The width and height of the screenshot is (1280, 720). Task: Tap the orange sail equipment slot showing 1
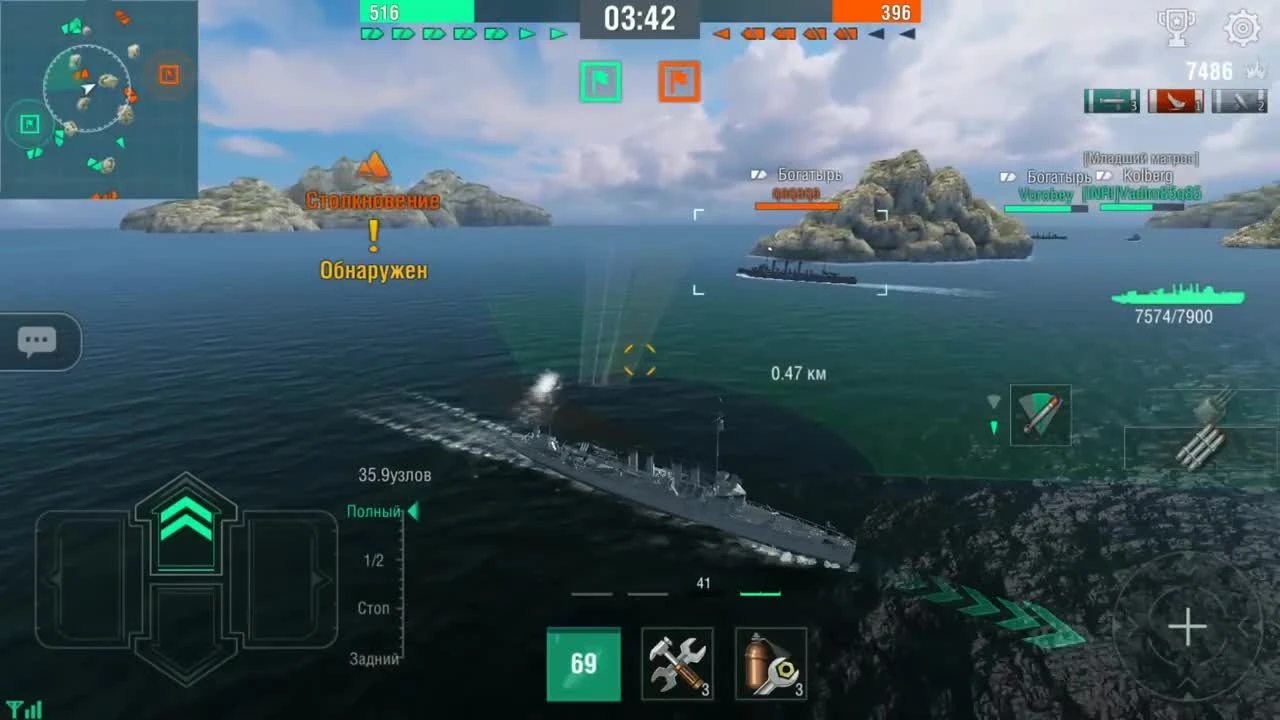[1175, 101]
